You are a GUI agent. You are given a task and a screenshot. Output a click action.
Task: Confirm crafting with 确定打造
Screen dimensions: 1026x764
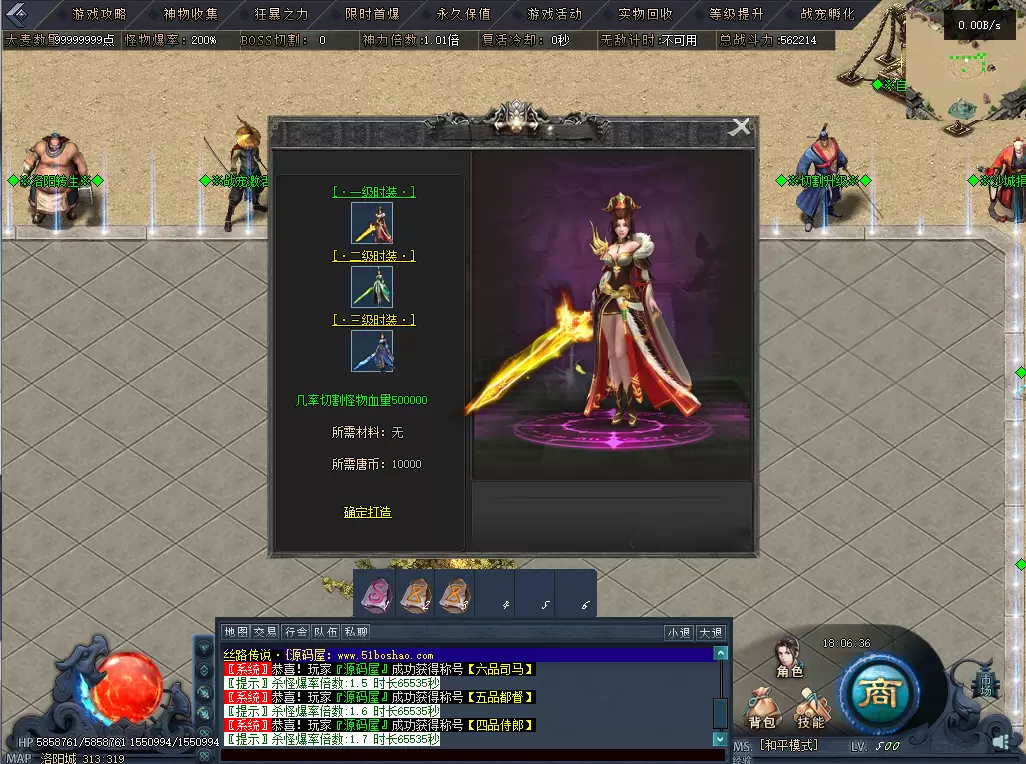point(368,512)
